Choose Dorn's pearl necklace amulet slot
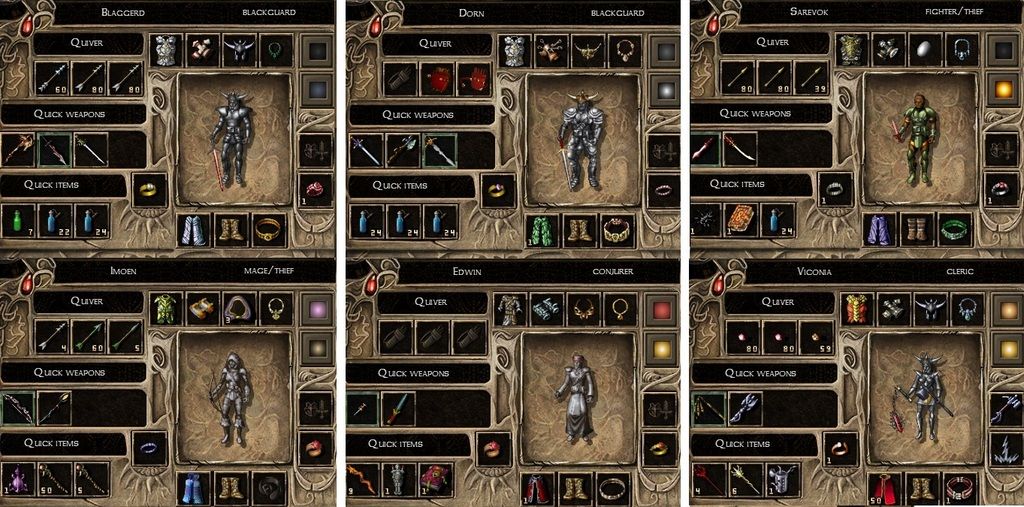The height and width of the screenshot is (507, 1024). pyautogui.click(x=624, y=50)
